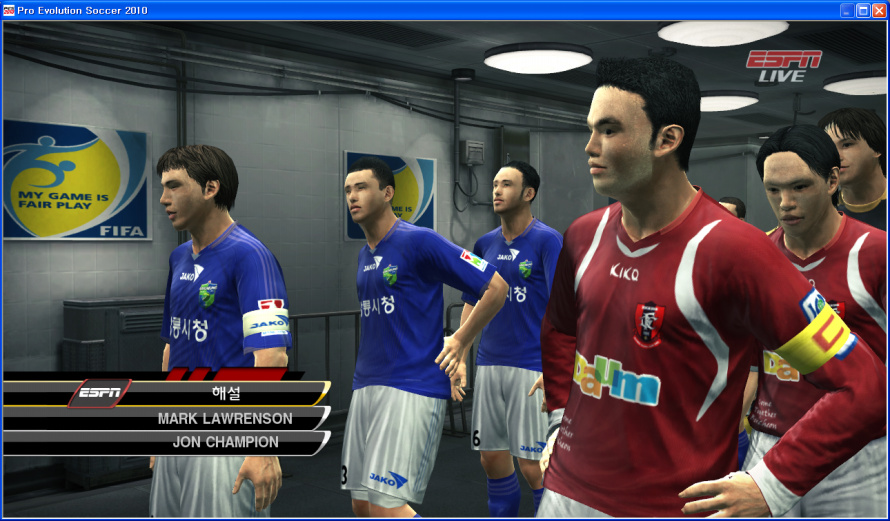Minimize the game window

click(847, 10)
